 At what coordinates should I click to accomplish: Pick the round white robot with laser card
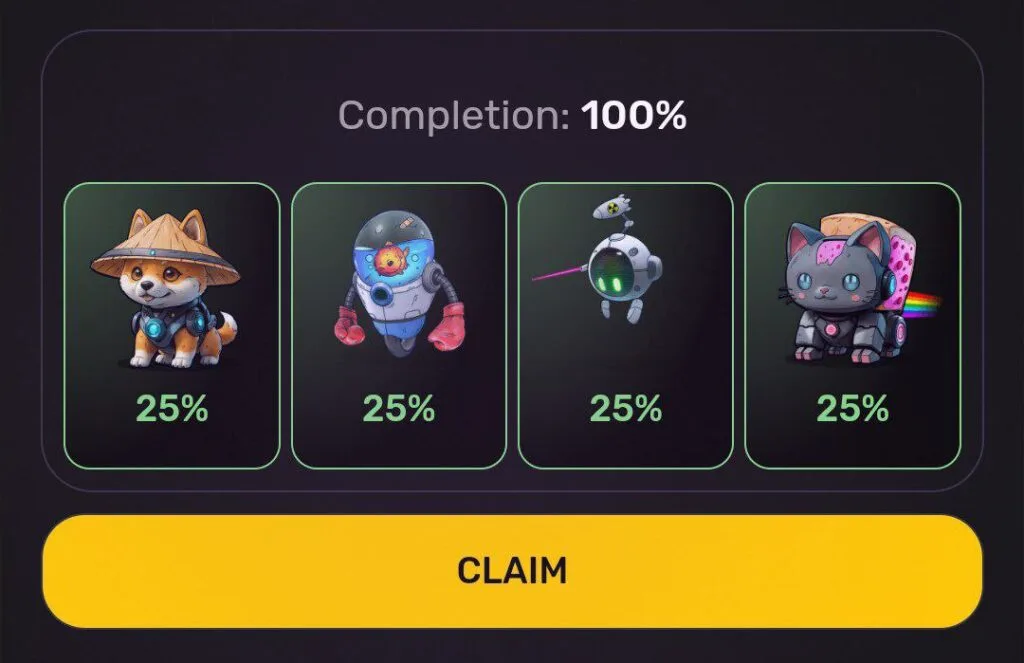click(625, 325)
